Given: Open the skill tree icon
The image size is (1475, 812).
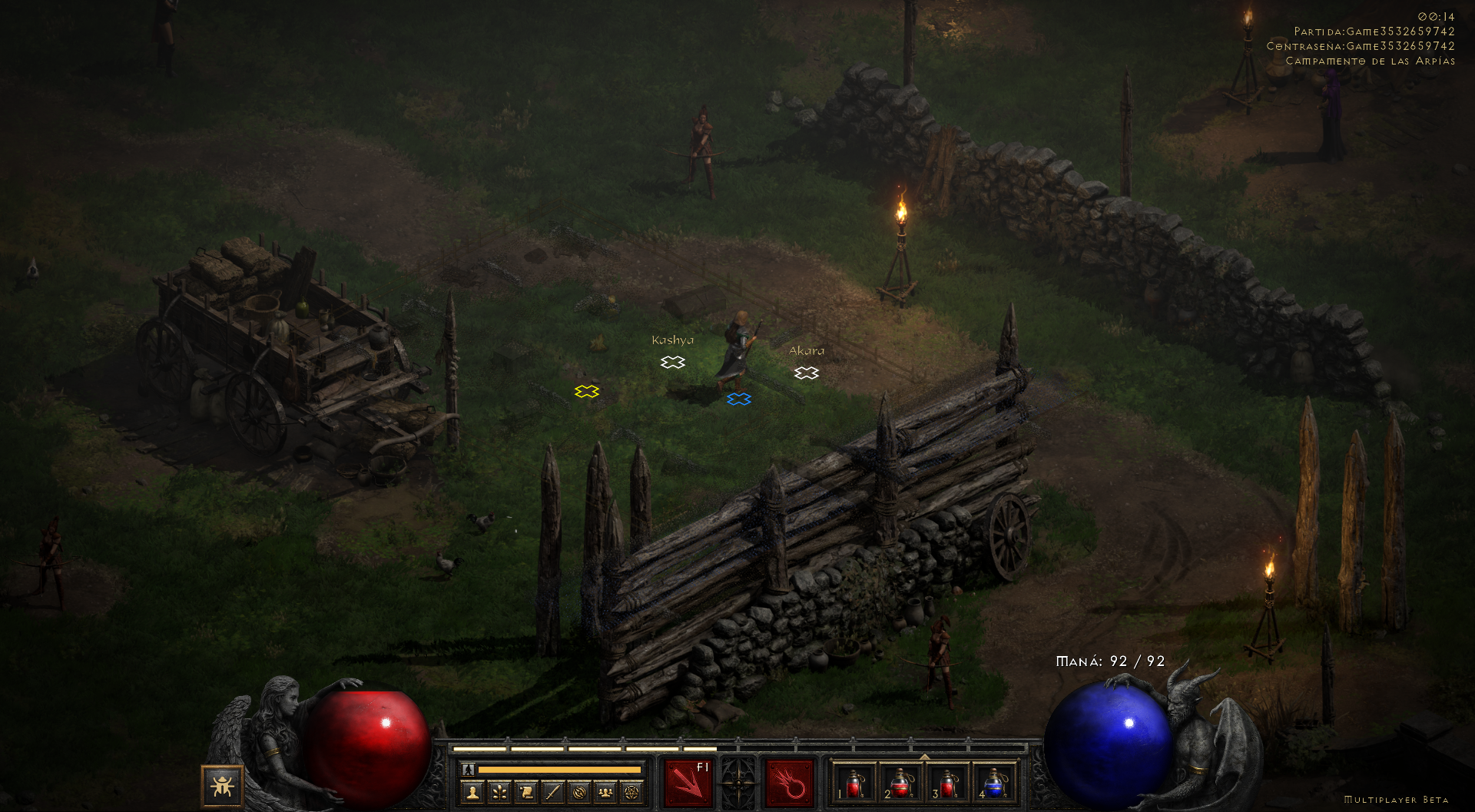Looking at the screenshot, I should [x=500, y=791].
